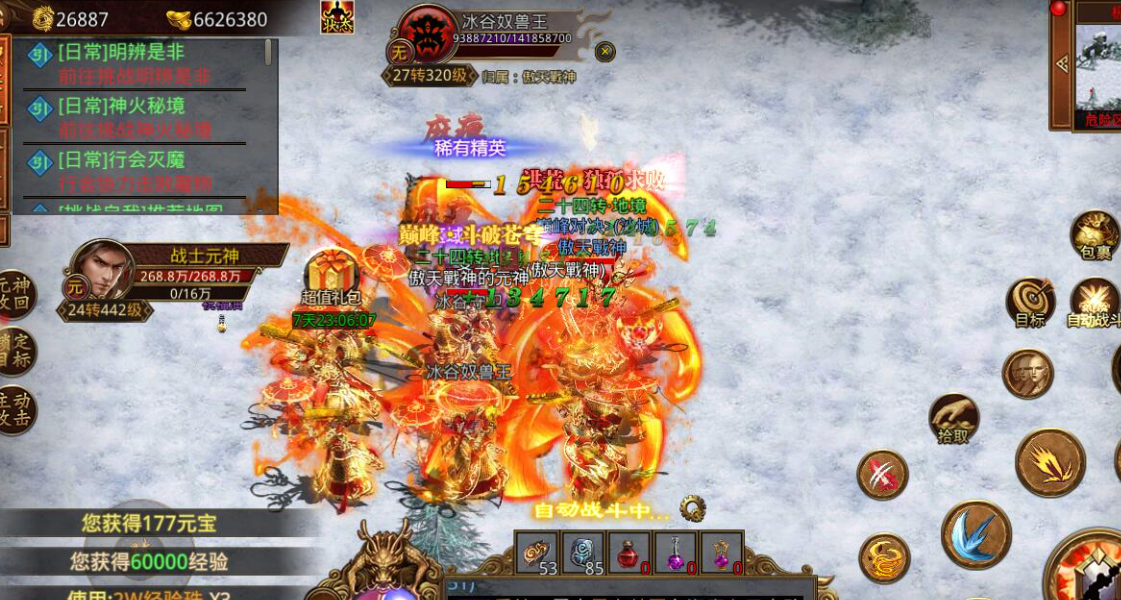
Task: Use the red health potion slot
Action: 628,552
